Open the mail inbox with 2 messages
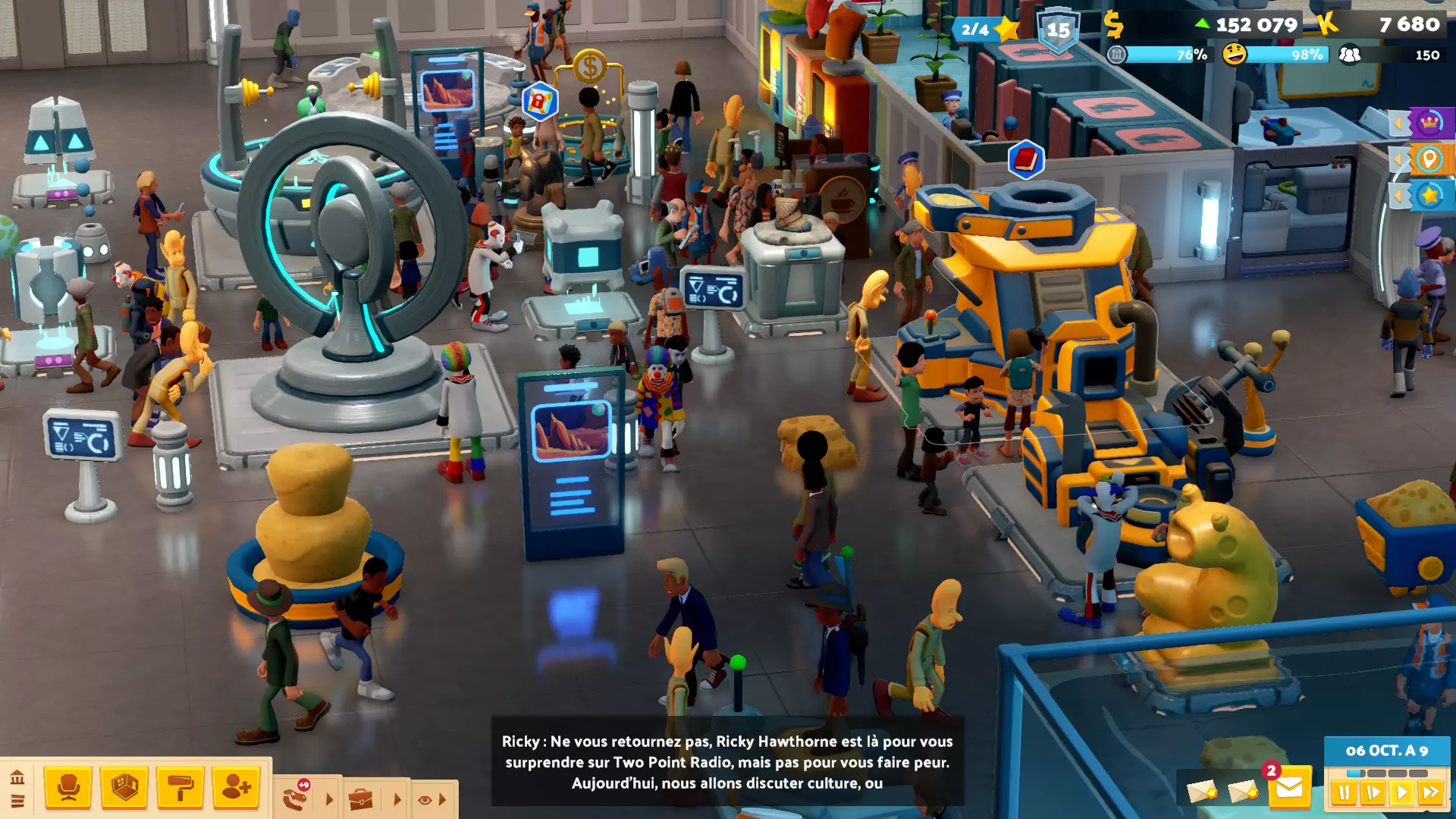The image size is (1456, 819). [1288, 789]
